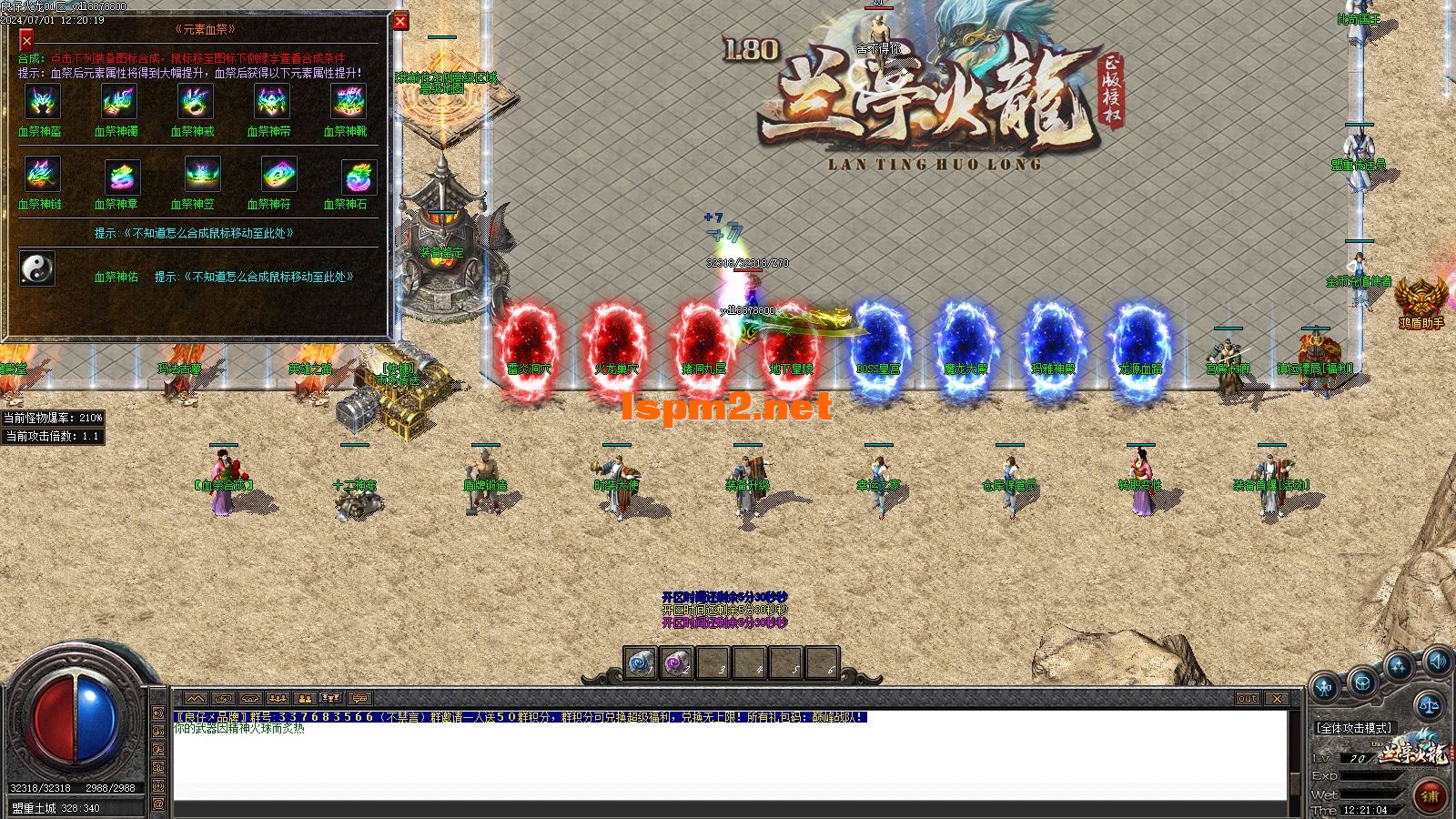
Task: Toggle the highlighted trophy channel icon in chat bar
Action: [x=330, y=698]
